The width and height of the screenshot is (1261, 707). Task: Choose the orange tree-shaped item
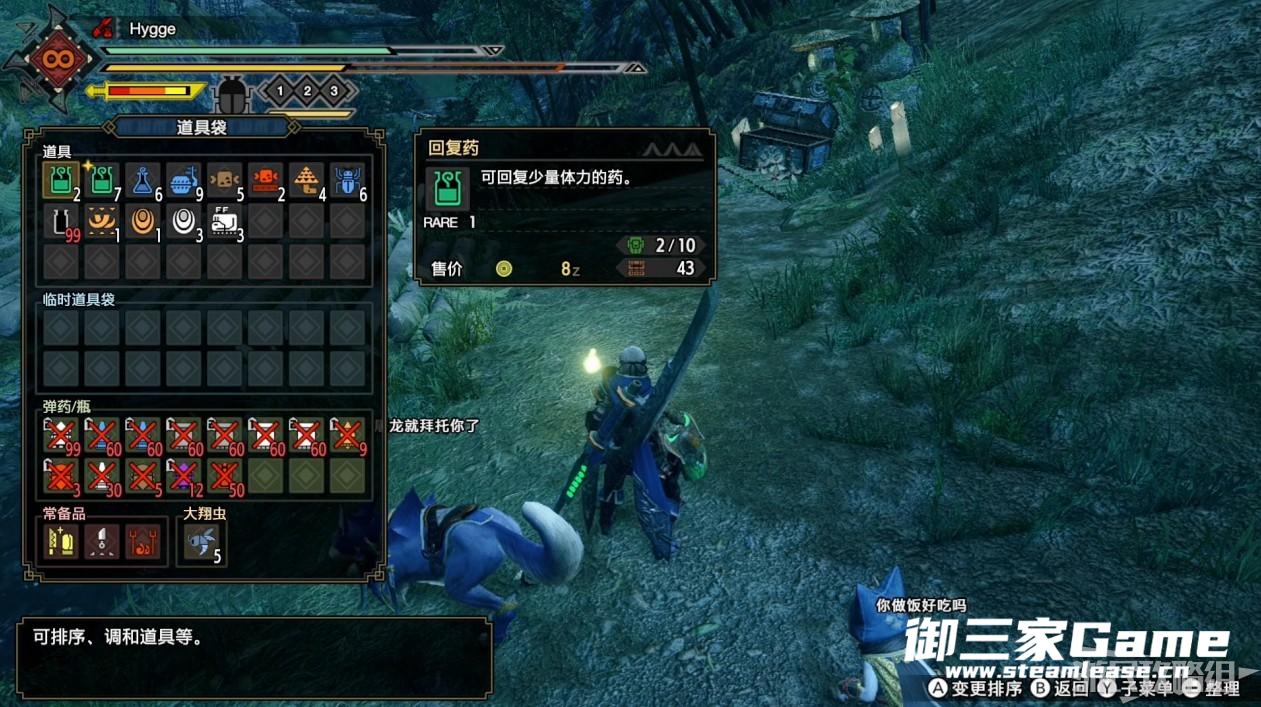(307, 181)
